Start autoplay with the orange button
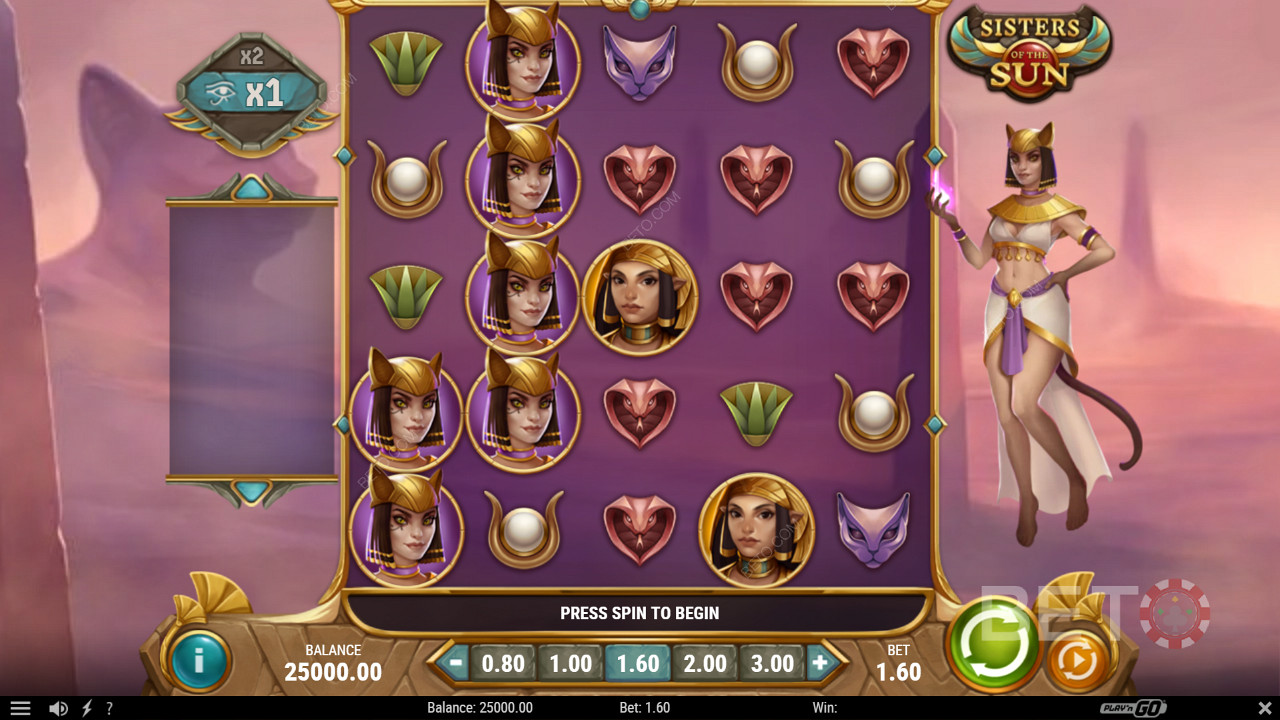 [x=1076, y=660]
